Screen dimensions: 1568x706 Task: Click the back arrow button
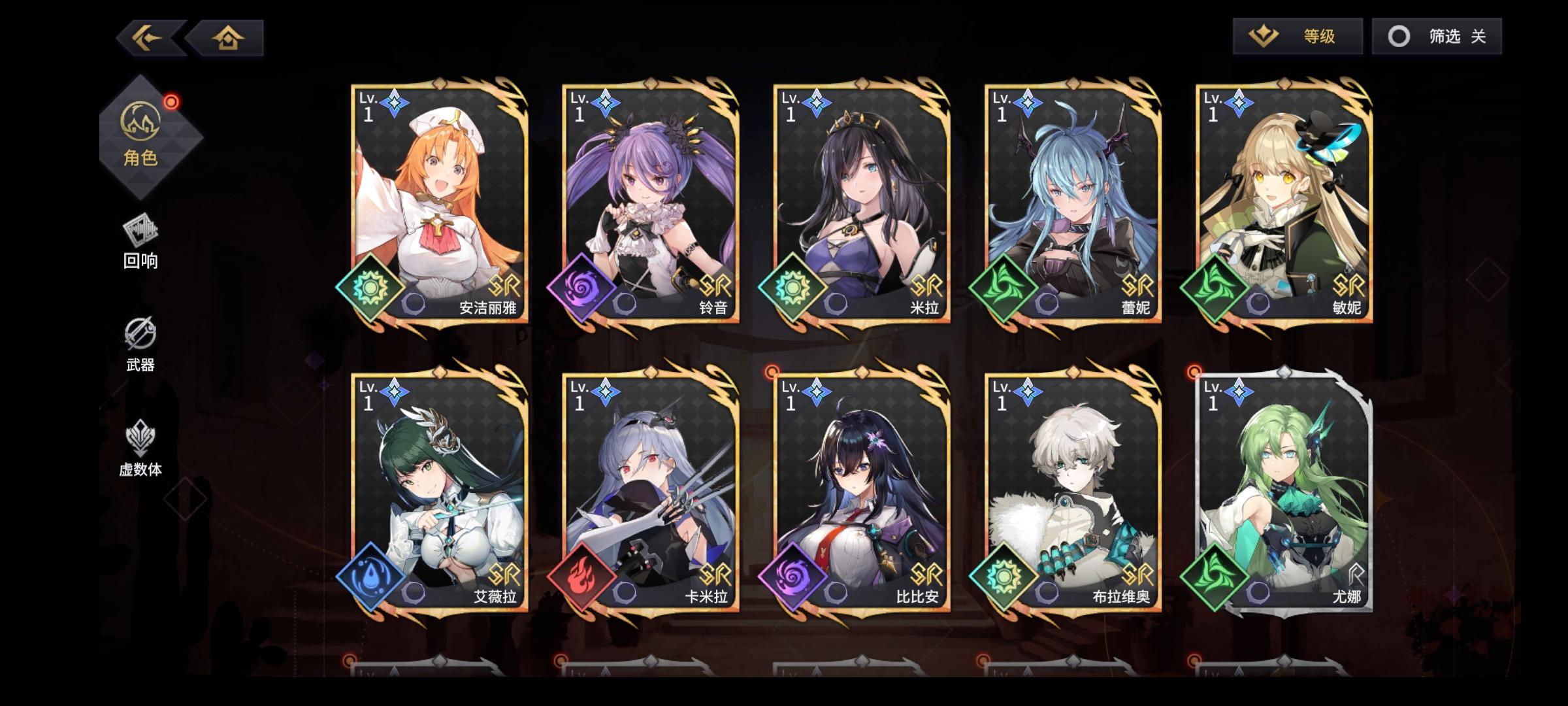(x=147, y=37)
